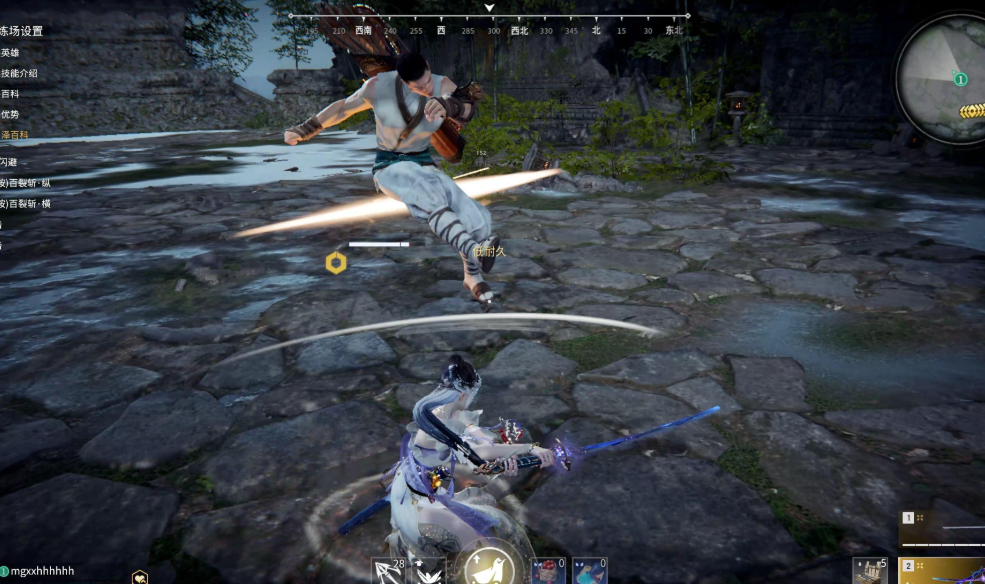985x584 pixels.
Task: Select the grappling hook icon showing 28
Action: click(388, 571)
